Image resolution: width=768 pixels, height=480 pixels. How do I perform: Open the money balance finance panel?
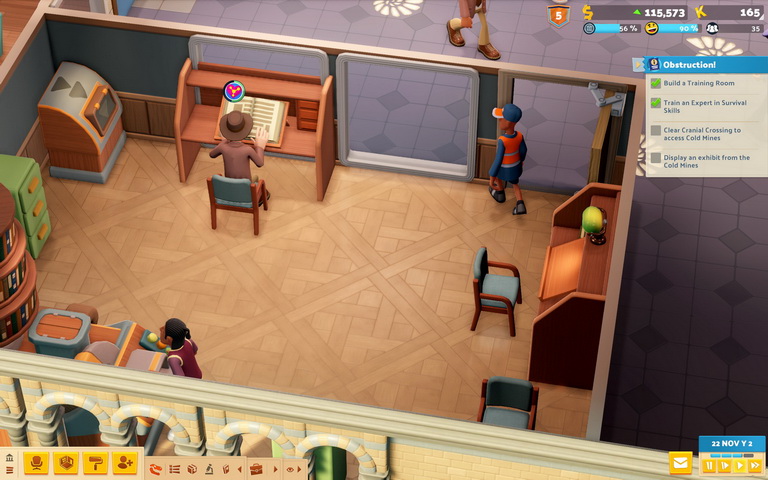click(x=640, y=12)
